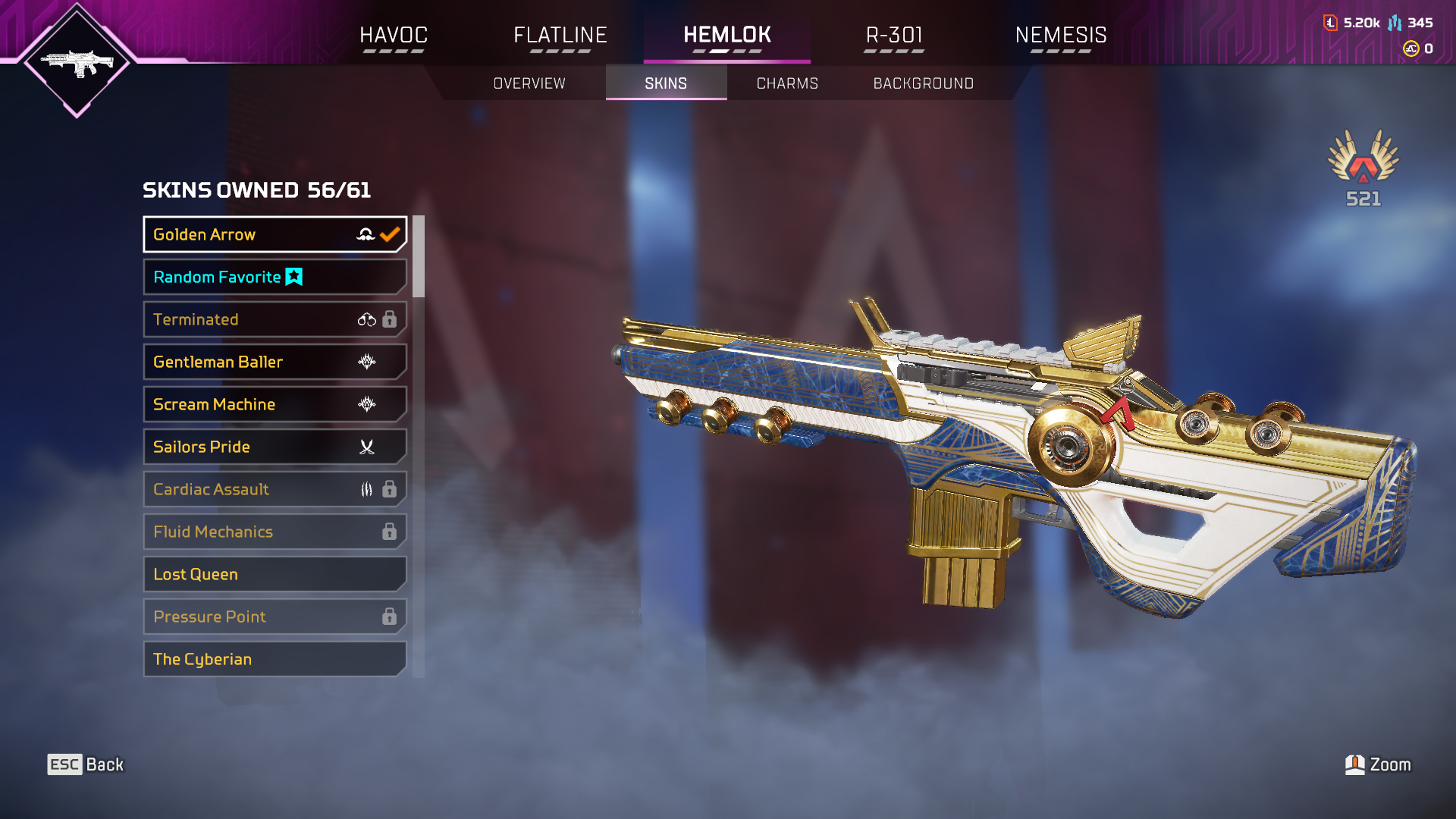Choose the Scream Machine skin

coord(275,404)
